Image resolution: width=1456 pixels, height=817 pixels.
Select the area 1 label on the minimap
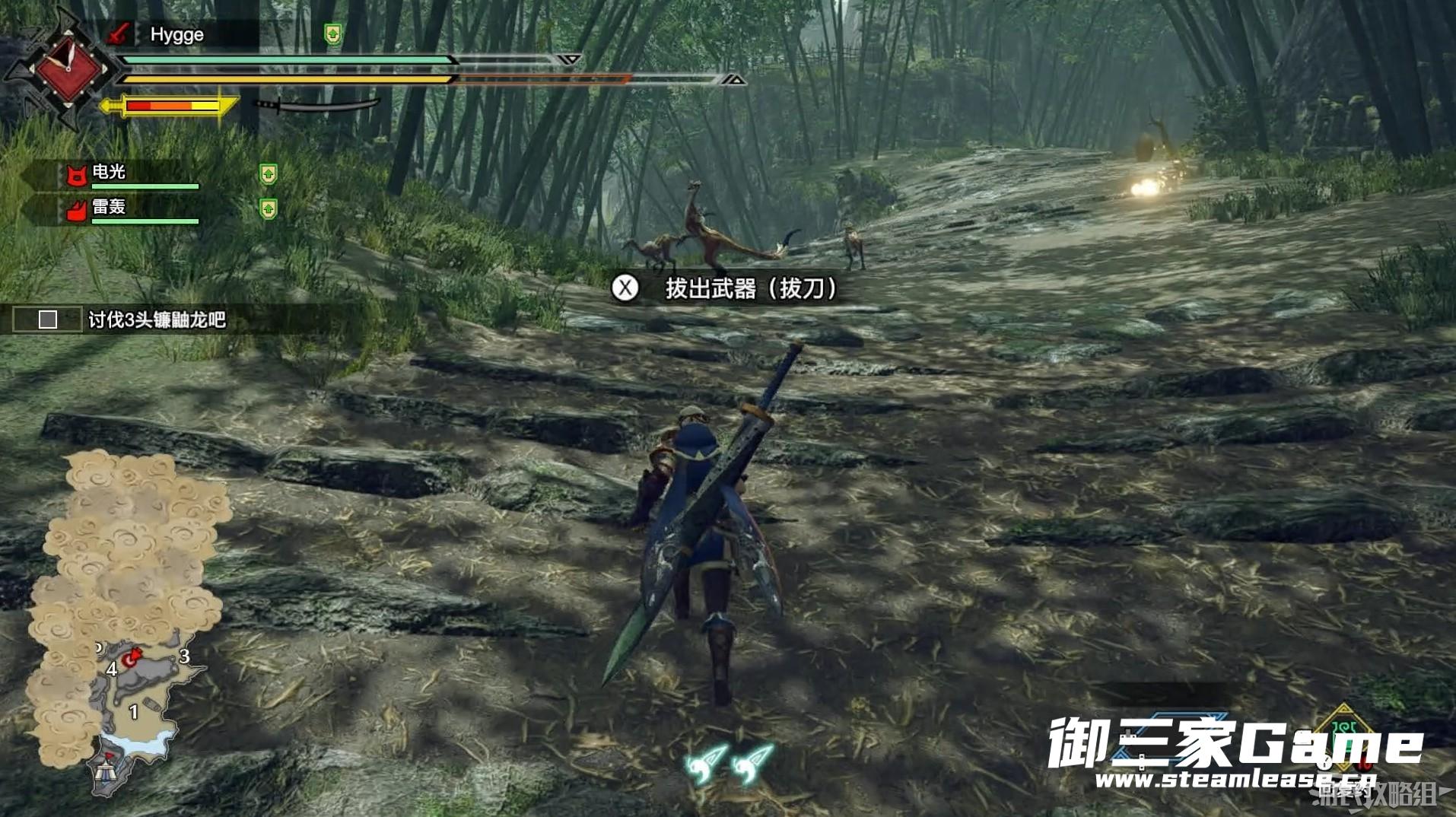coord(134,711)
